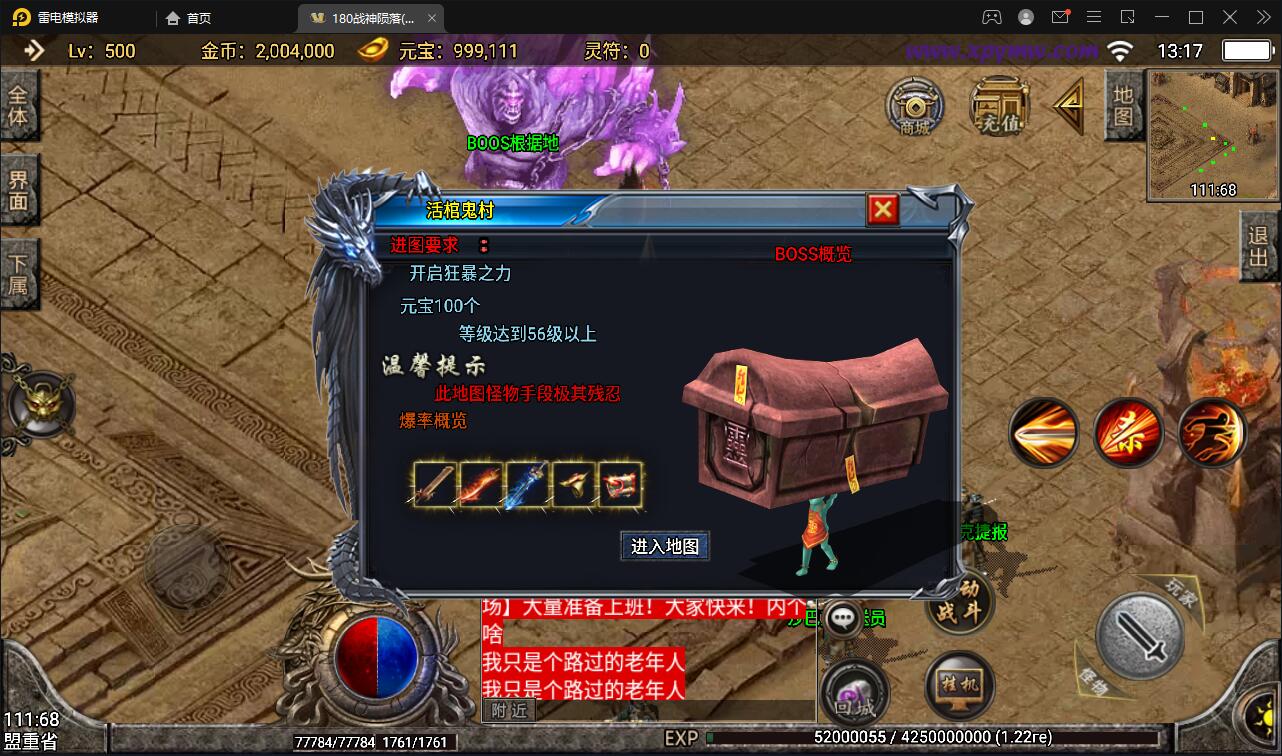This screenshot has height=756, width=1282.
Task: Open the 附近 chat channel selector
Action: 510,710
